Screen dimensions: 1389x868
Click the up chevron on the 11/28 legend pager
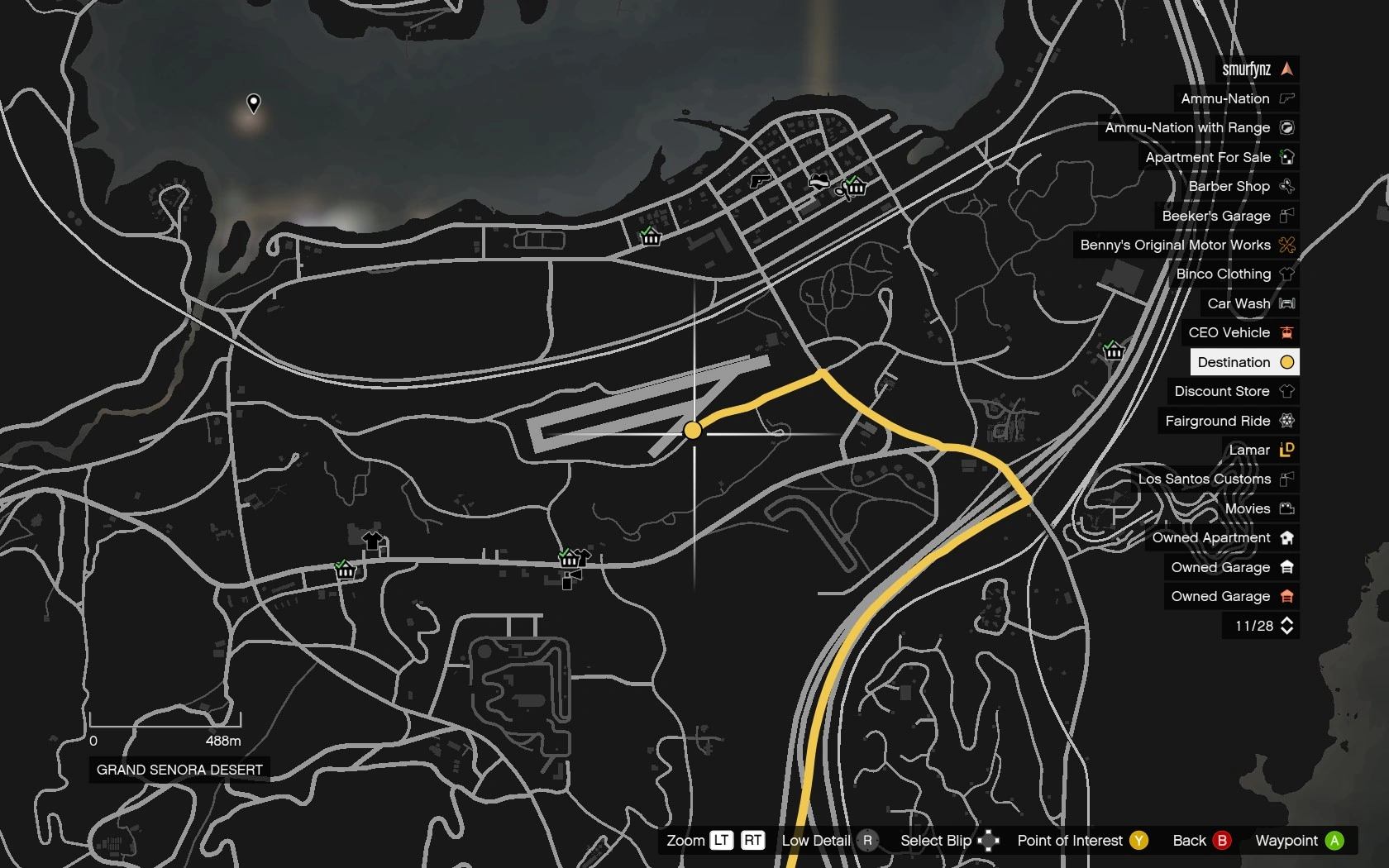tap(1287, 622)
